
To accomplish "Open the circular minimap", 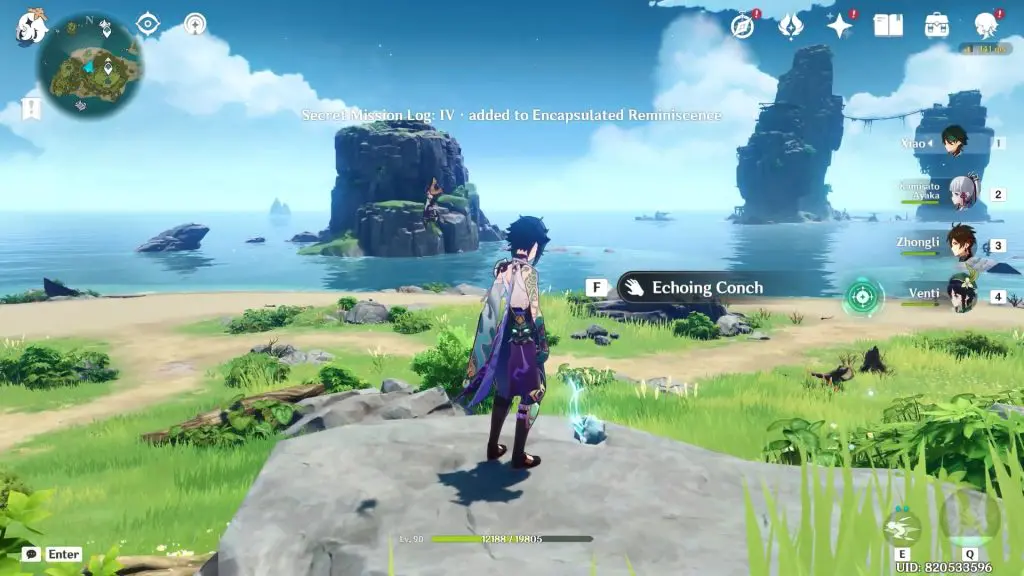I will point(89,65).
